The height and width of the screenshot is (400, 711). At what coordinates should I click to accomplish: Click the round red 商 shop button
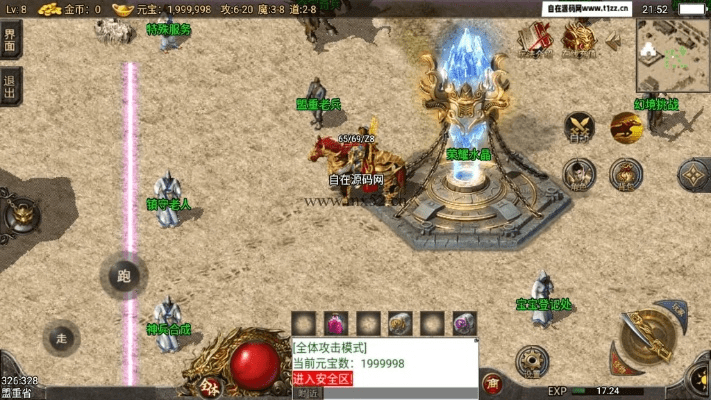[x=492, y=381]
